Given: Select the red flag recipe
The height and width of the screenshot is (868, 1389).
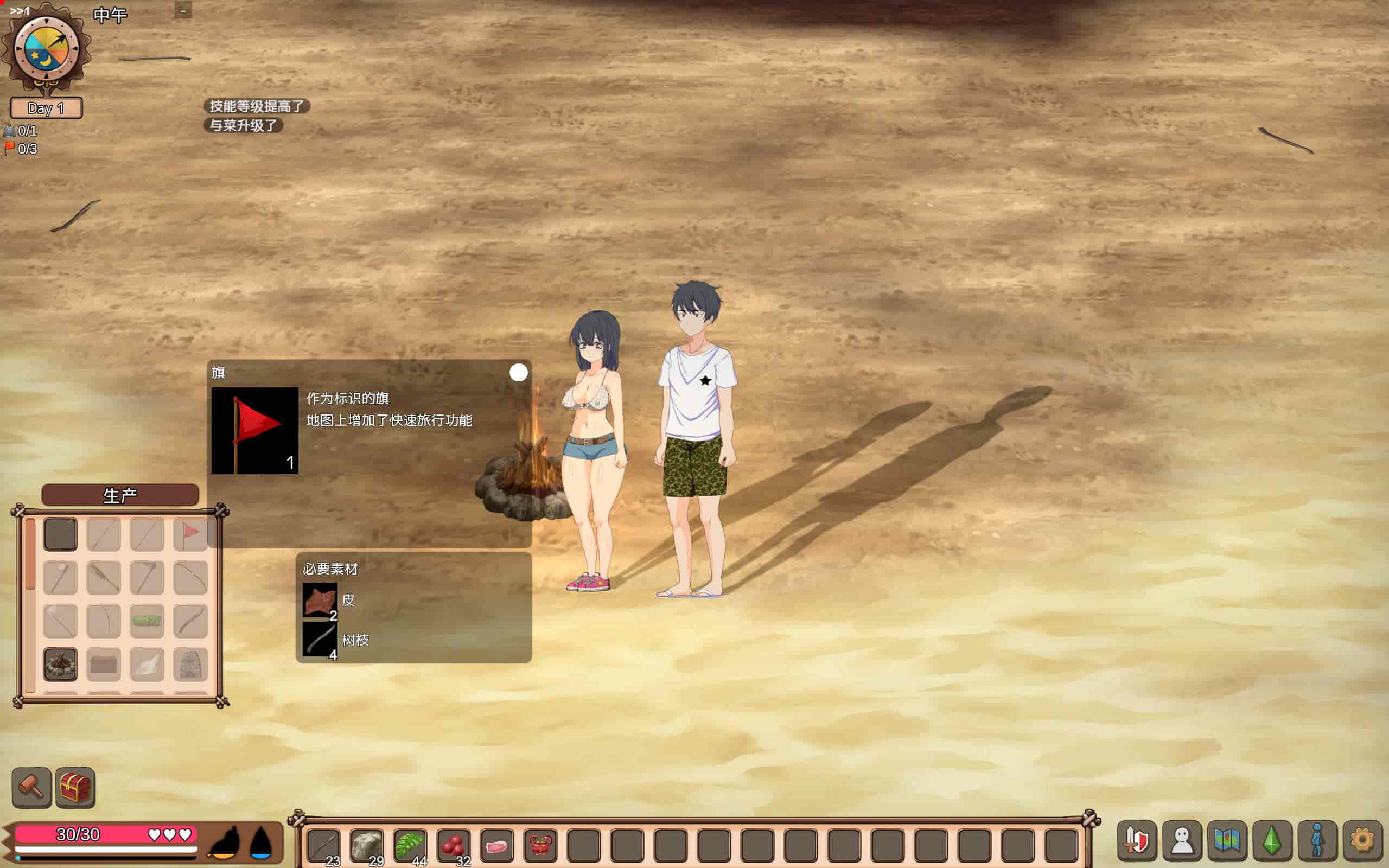Looking at the screenshot, I should pos(190,534).
